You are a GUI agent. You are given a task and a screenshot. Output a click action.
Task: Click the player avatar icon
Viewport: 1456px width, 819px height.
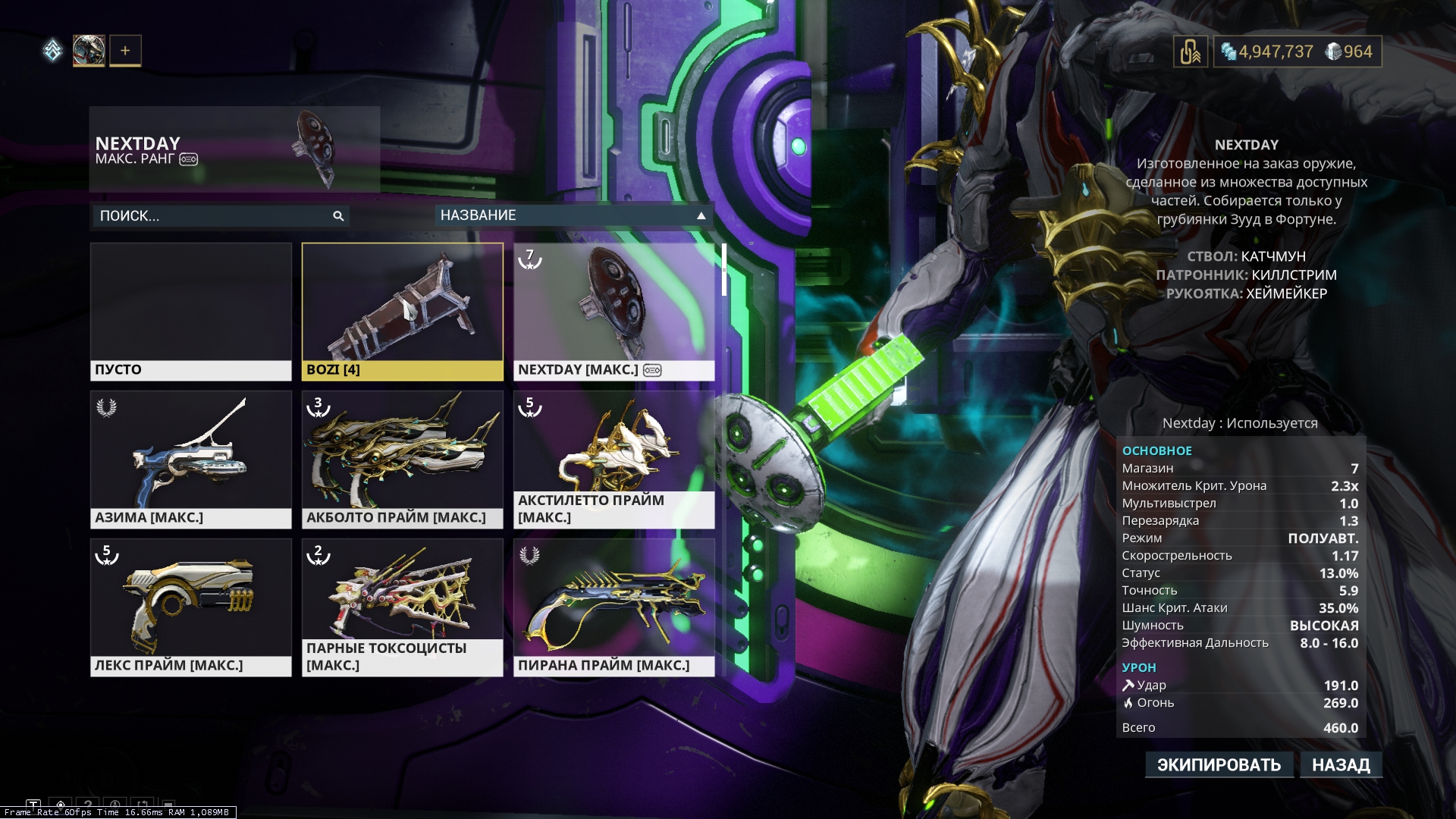point(89,51)
